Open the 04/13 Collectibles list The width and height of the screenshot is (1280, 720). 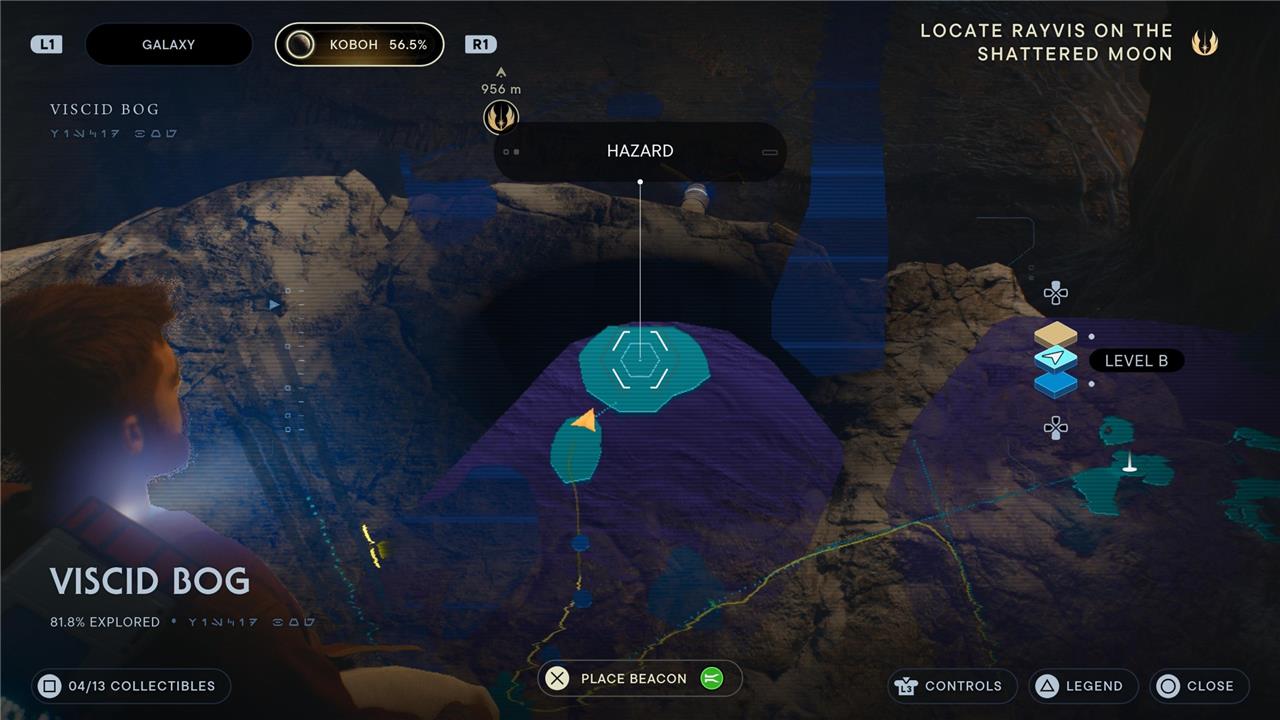tap(131, 686)
